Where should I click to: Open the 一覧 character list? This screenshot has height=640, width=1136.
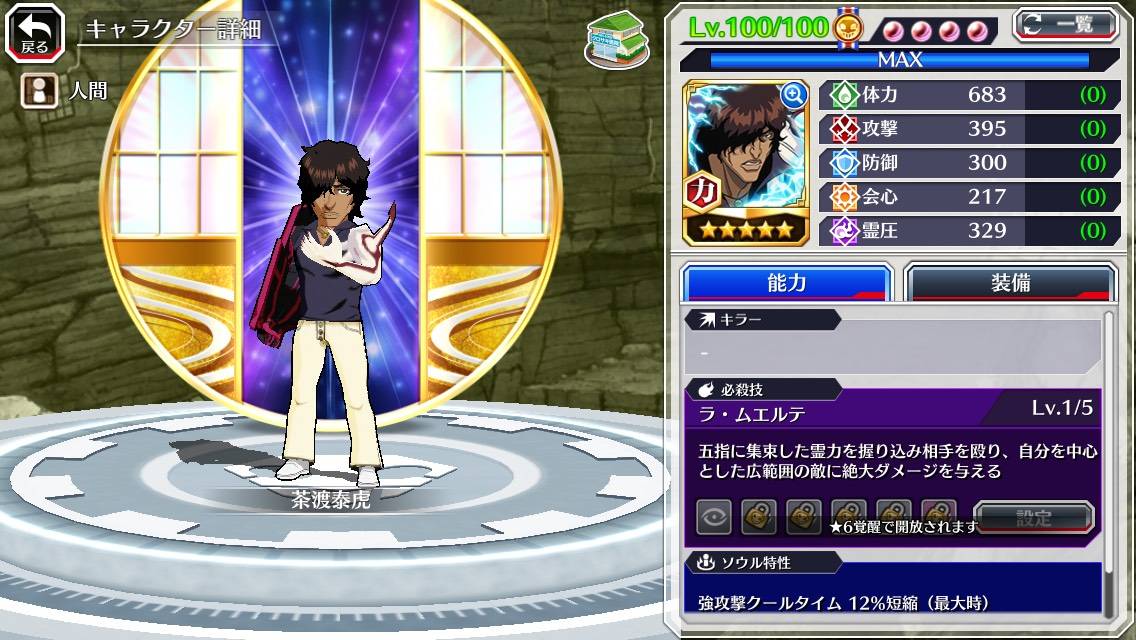pos(1065,24)
